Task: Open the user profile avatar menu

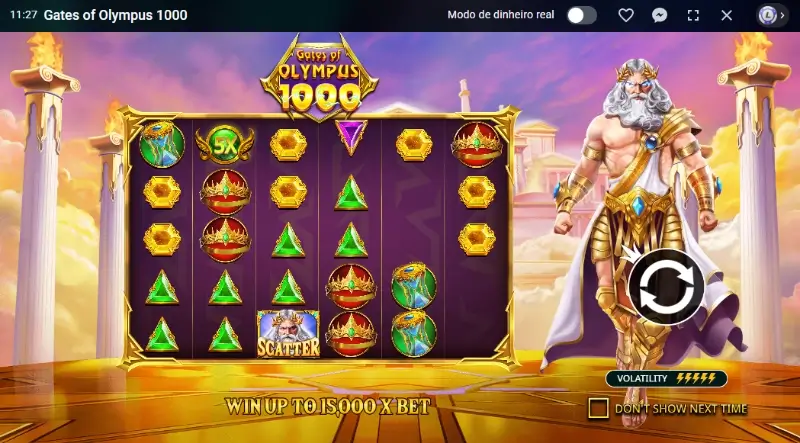Action: (x=768, y=15)
